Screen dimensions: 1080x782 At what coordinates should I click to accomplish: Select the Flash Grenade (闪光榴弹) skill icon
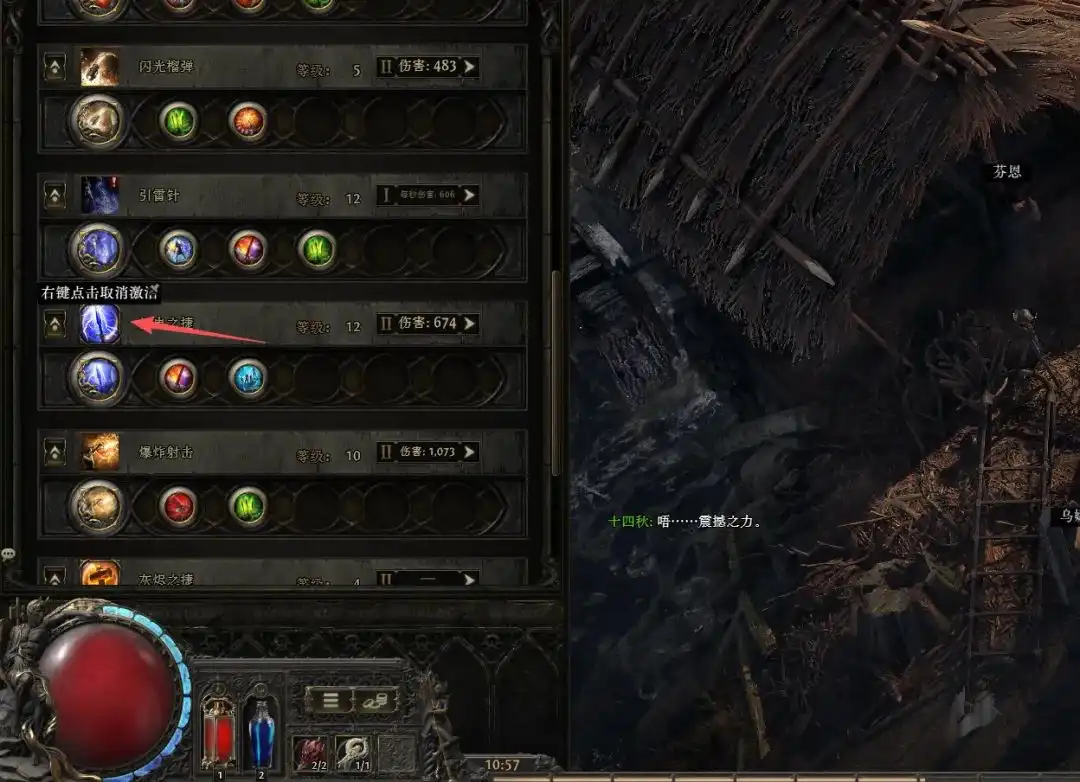pos(100,67)
